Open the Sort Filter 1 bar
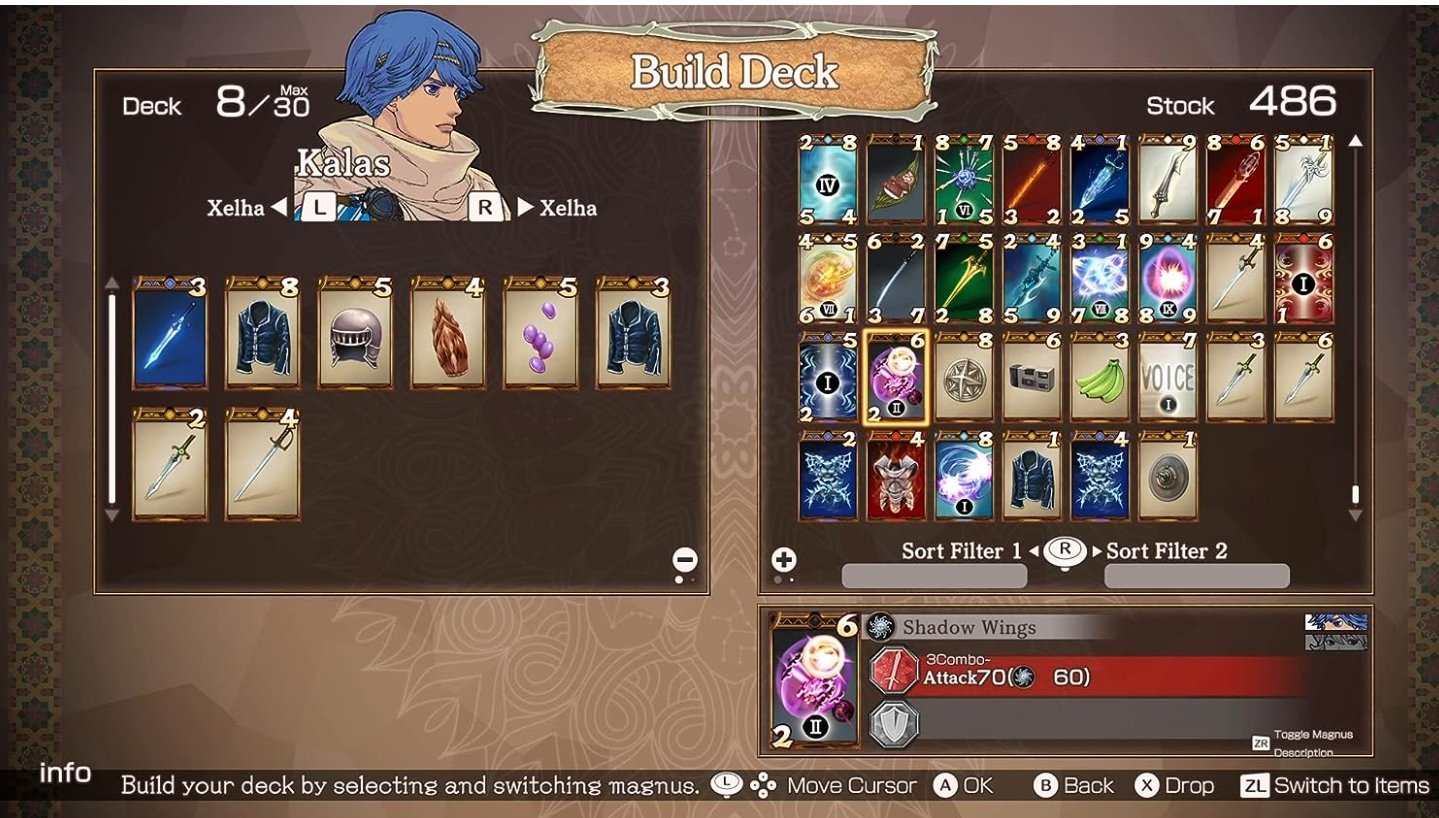The image size is (1439, 818). pos(934,576)
